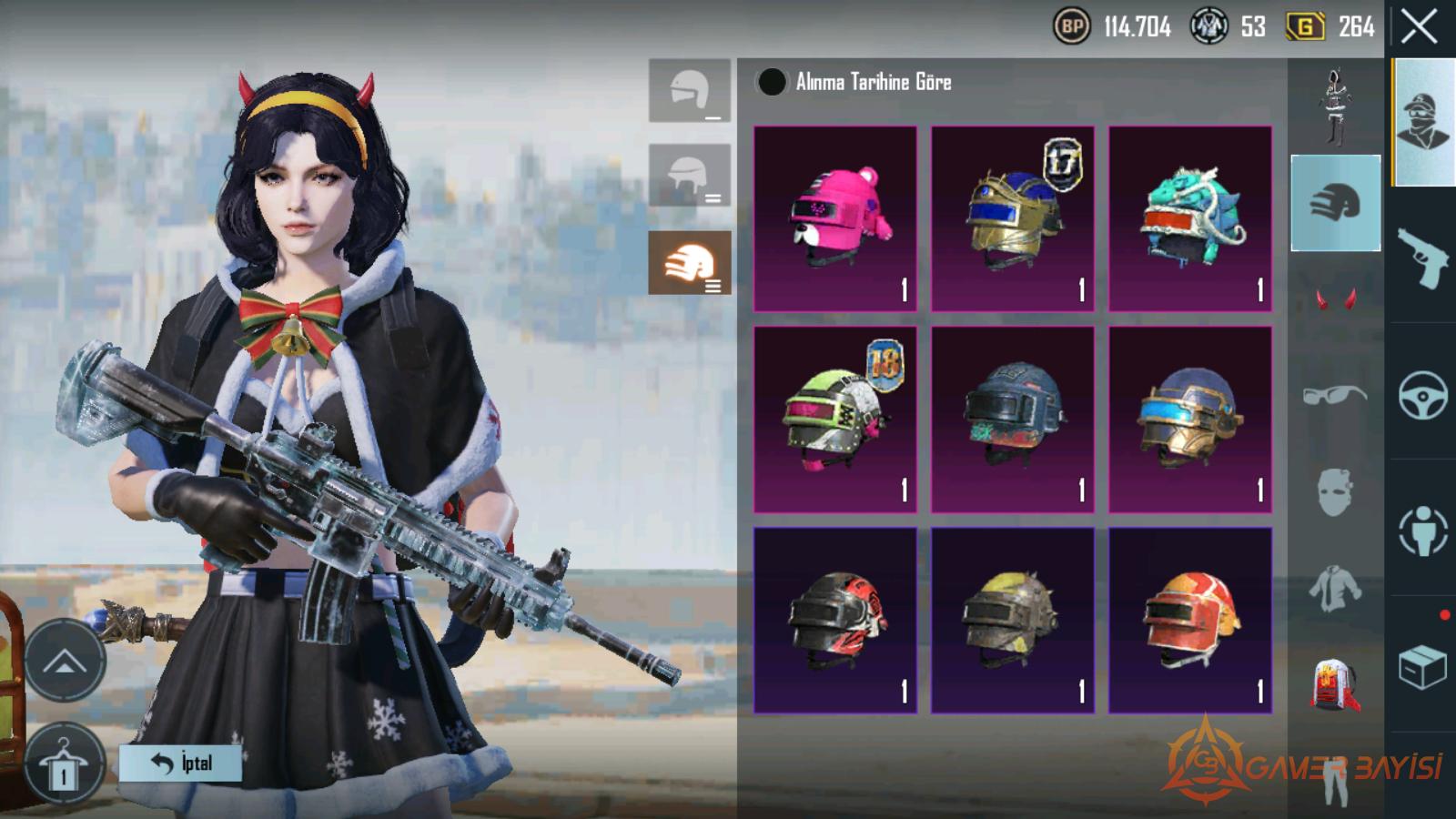Open the pistol weapons category
The height and width of the screenshot is (819, 1456).
1421,257
